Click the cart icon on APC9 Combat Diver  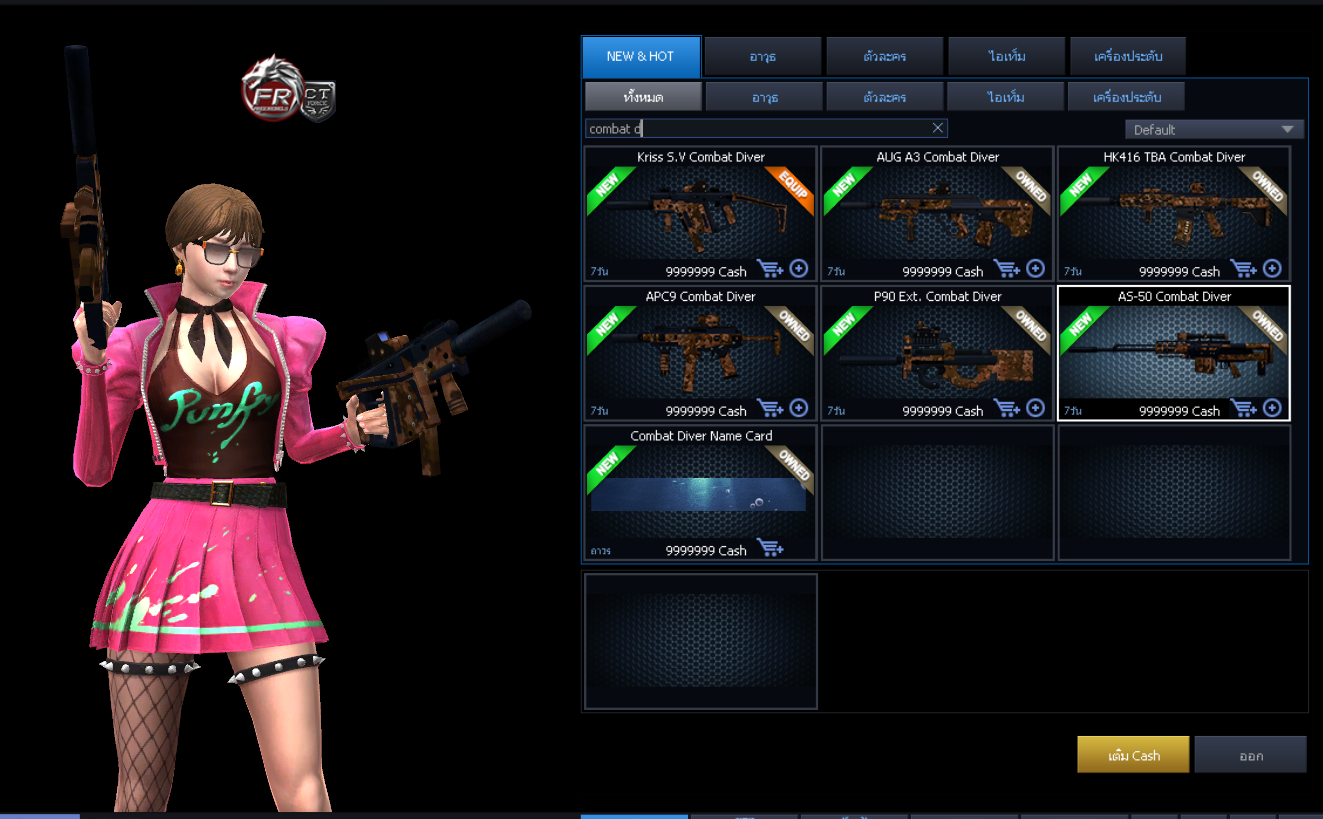(769, 408)
